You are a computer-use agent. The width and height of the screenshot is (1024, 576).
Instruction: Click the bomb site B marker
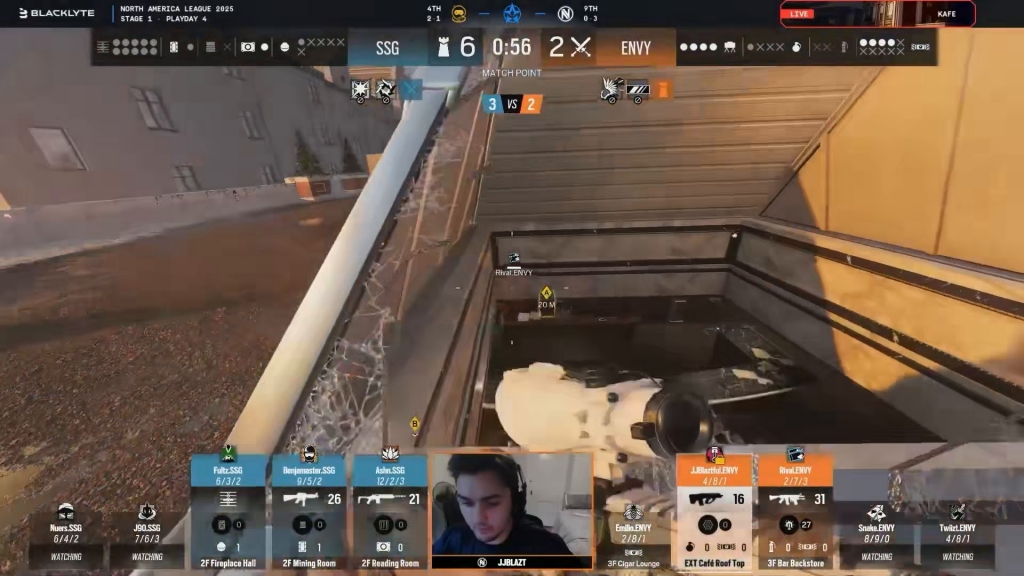[414, 422]
